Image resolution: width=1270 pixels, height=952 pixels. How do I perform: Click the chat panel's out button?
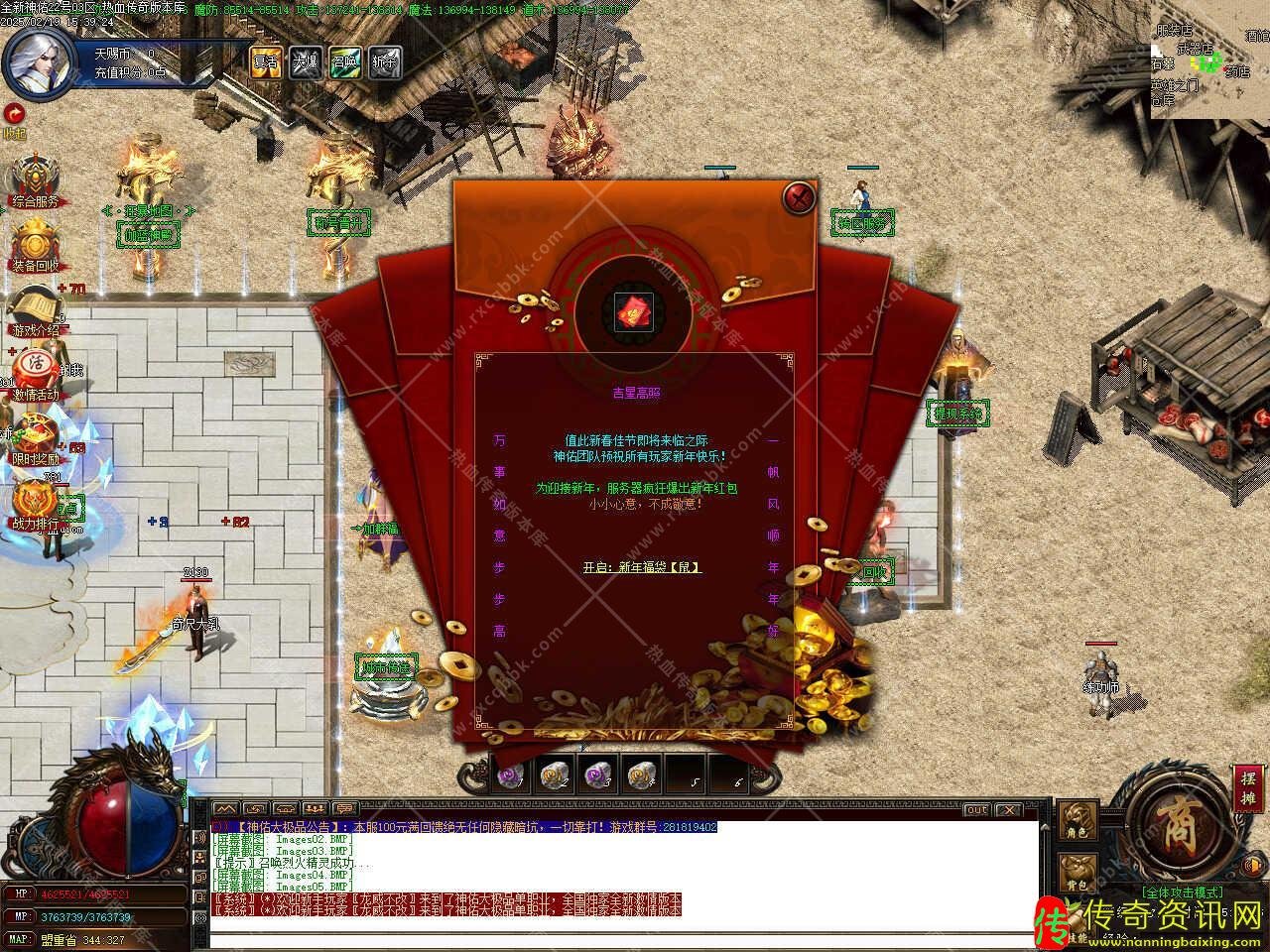coord(977,809)
